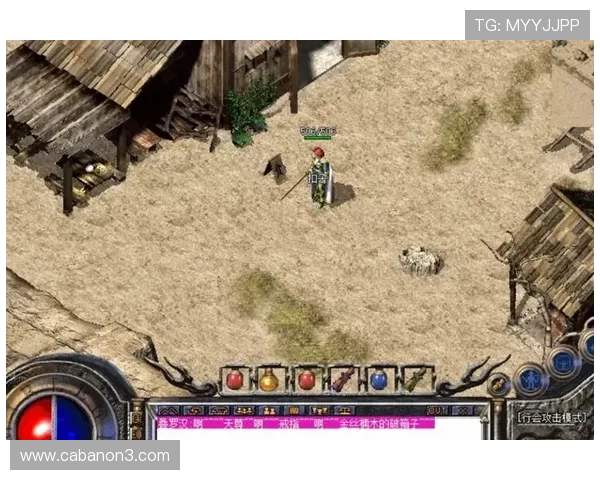
Task: Use the yellow potion in the hotbar
Action: tap(269, 380)
